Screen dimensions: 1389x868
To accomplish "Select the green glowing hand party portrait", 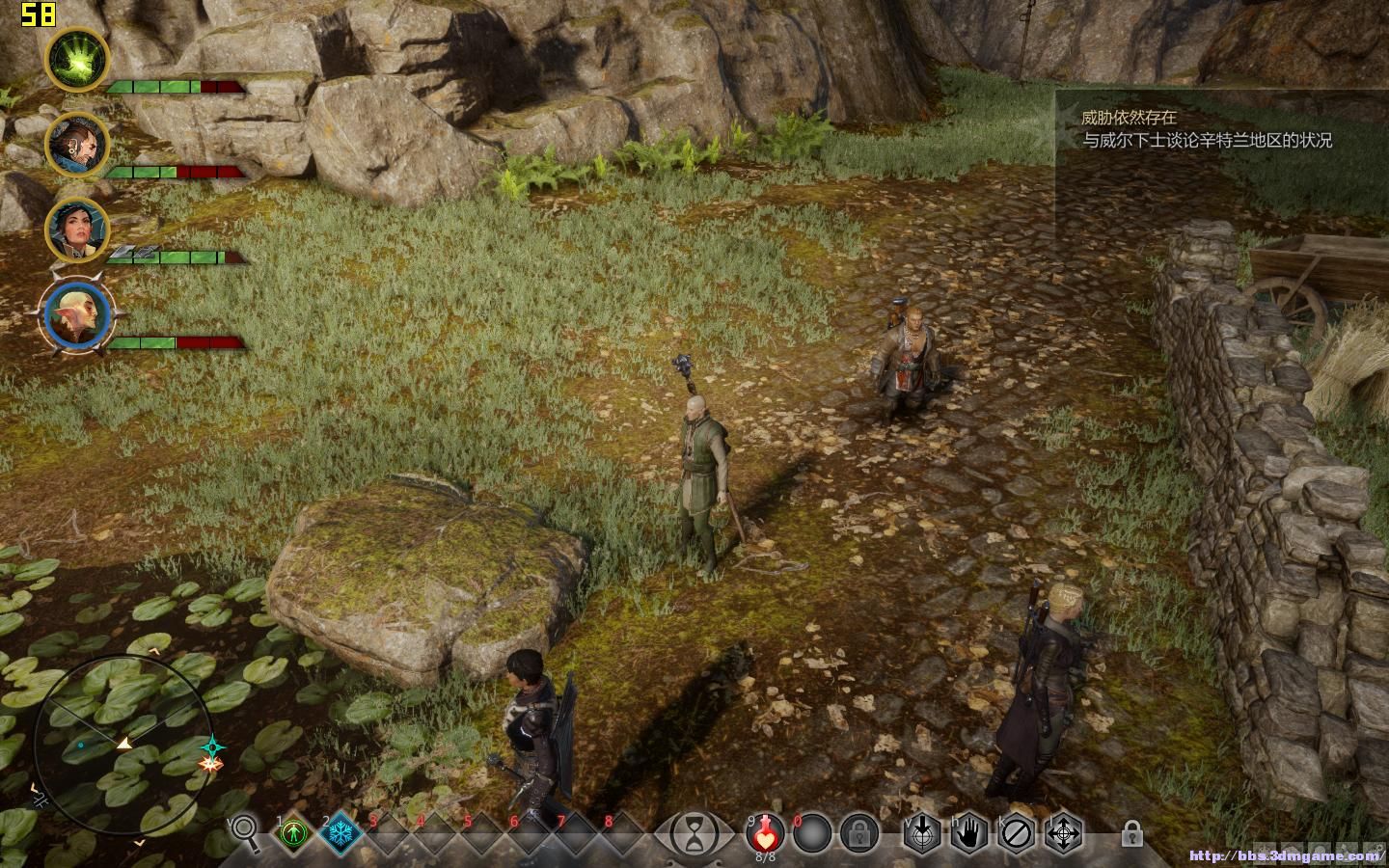I will (77, 60).
